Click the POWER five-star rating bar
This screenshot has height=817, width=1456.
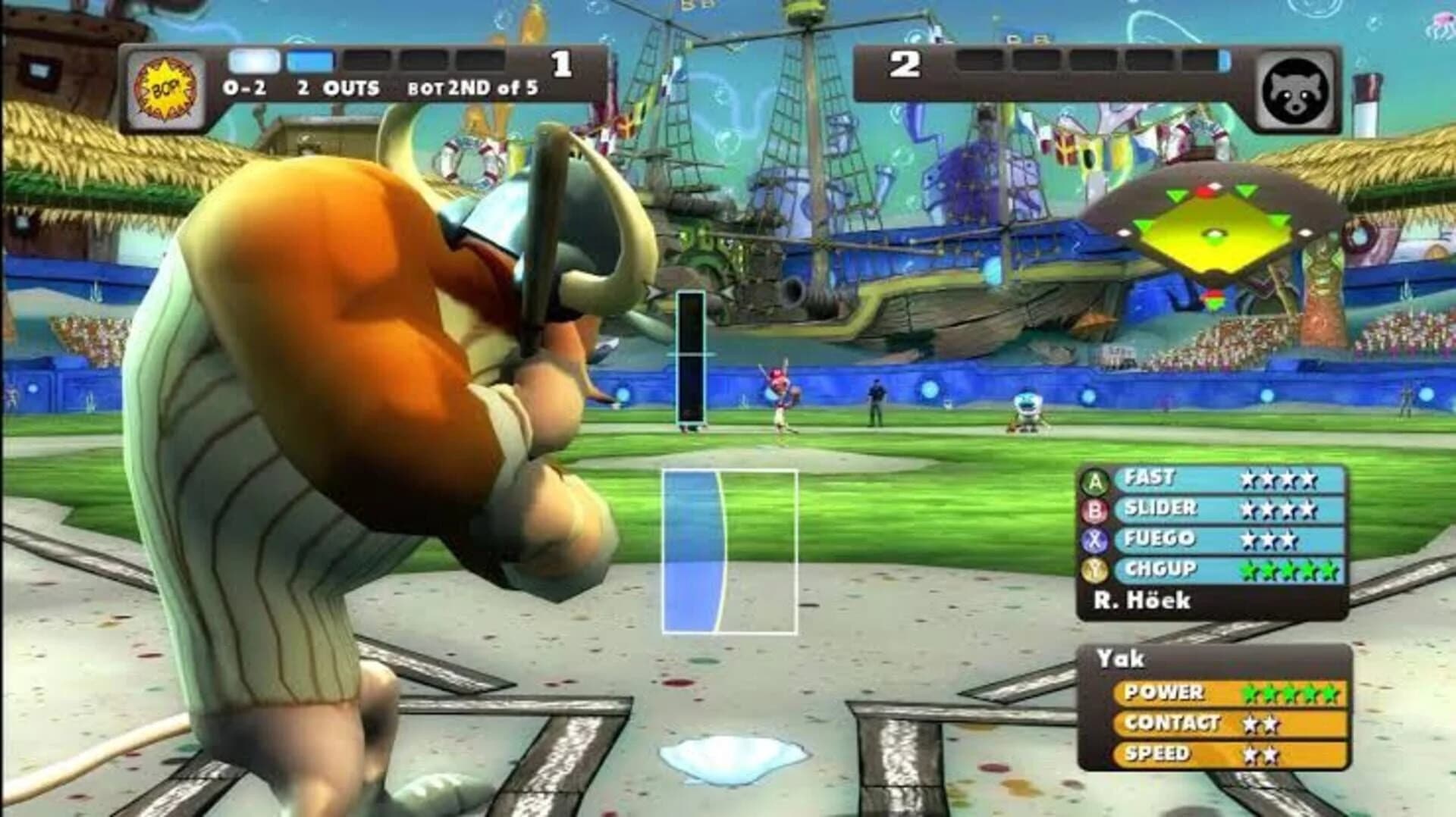pyautogui.click(x=1228, y=692)
